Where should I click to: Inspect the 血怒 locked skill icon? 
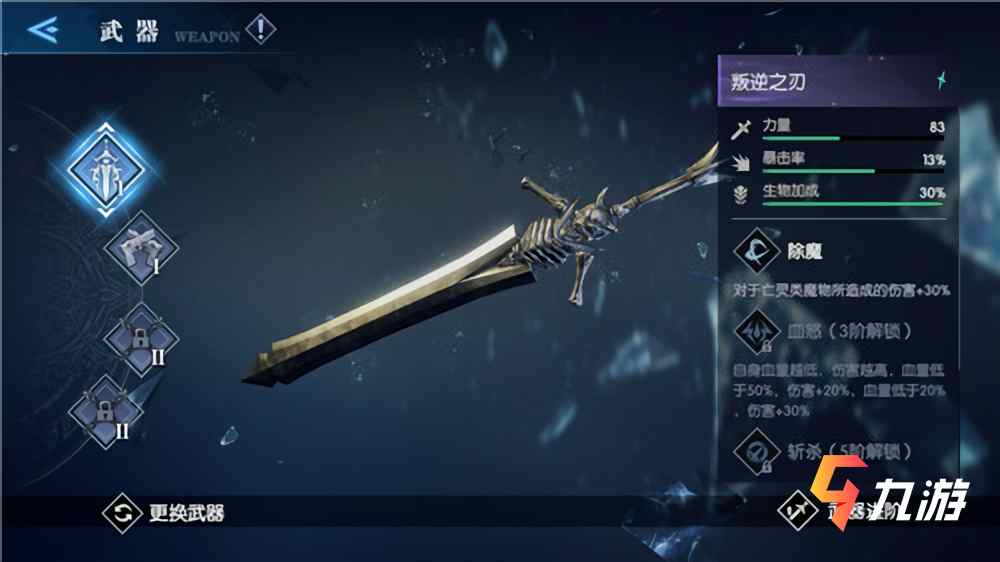(x=757, y=330)
